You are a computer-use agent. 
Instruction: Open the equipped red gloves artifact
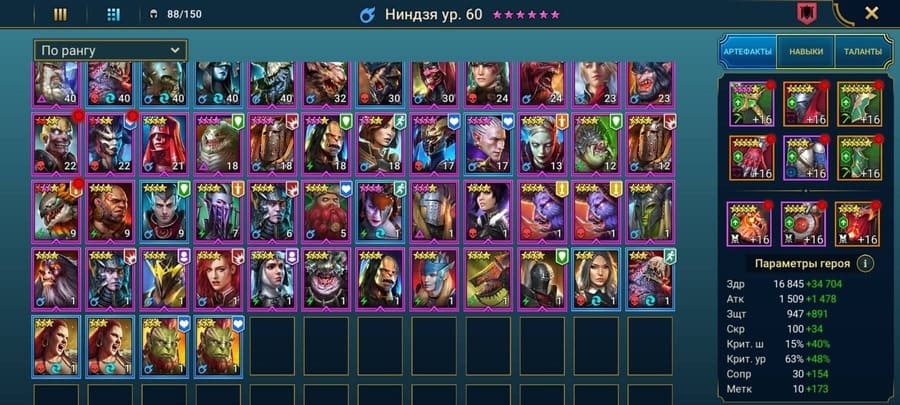point(751,157)
